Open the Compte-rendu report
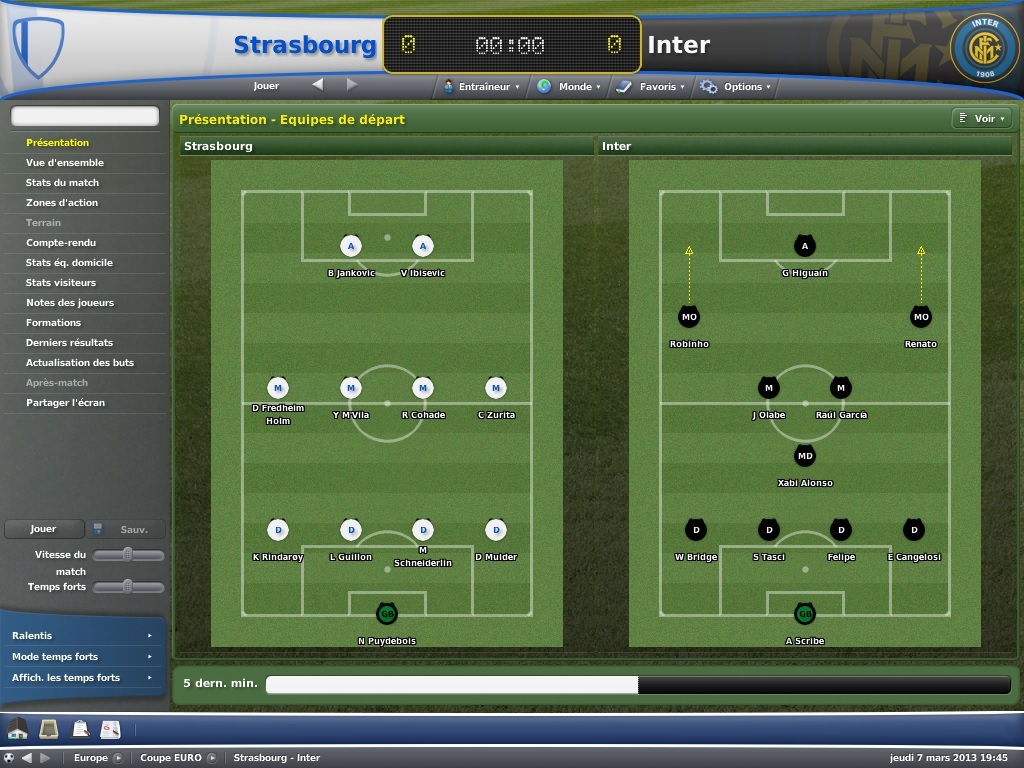This screenshot has width=1024, height=768. coord(61,243)
